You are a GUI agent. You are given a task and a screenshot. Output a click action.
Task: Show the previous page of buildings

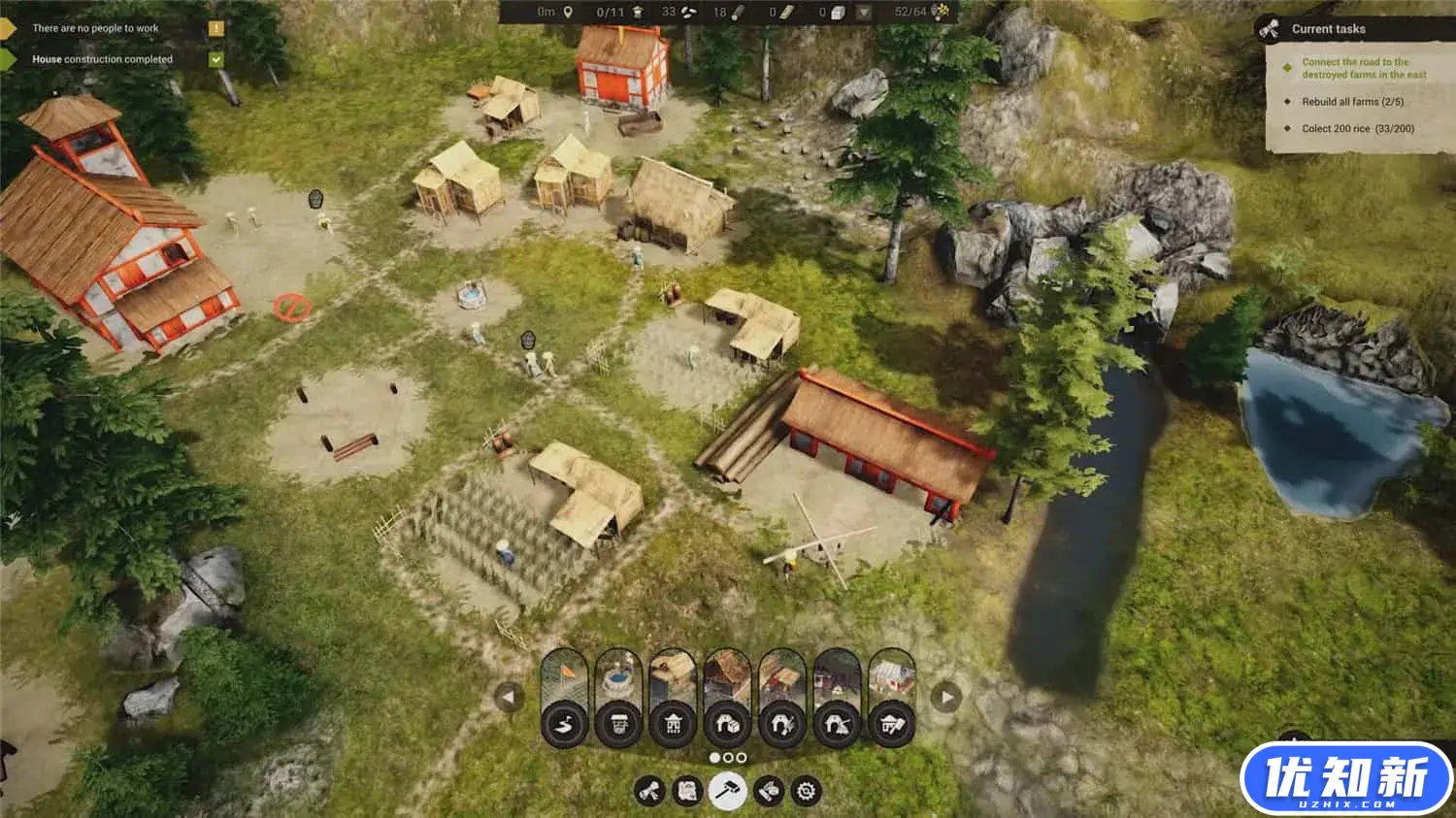tap(509, 697)
